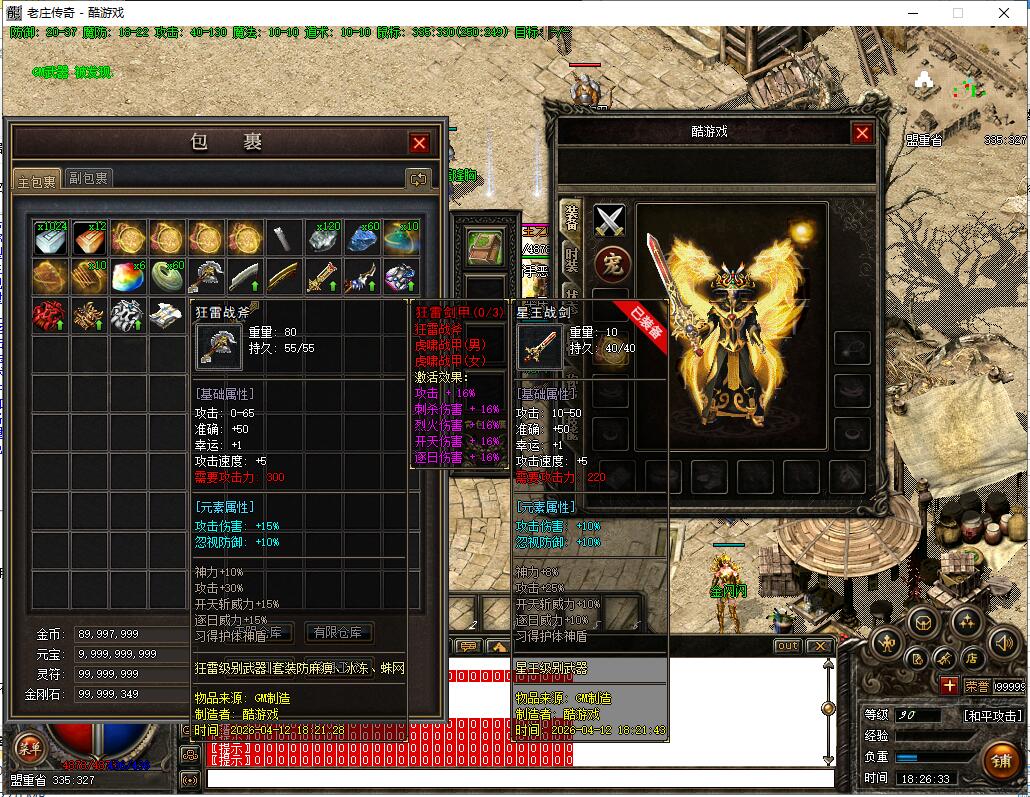
Task: Select the 狂雷战斧 battle axe slot
Action: pos(206,277)
